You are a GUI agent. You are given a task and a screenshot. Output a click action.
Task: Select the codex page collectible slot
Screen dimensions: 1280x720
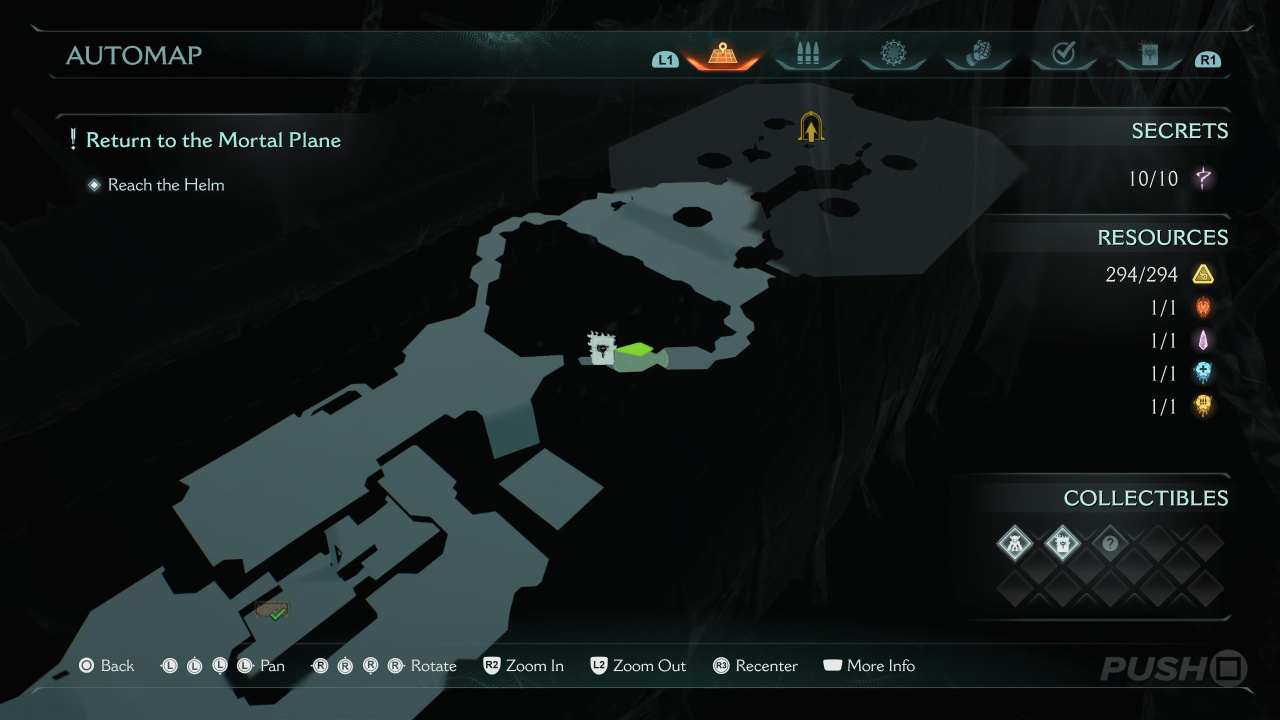1062,544
